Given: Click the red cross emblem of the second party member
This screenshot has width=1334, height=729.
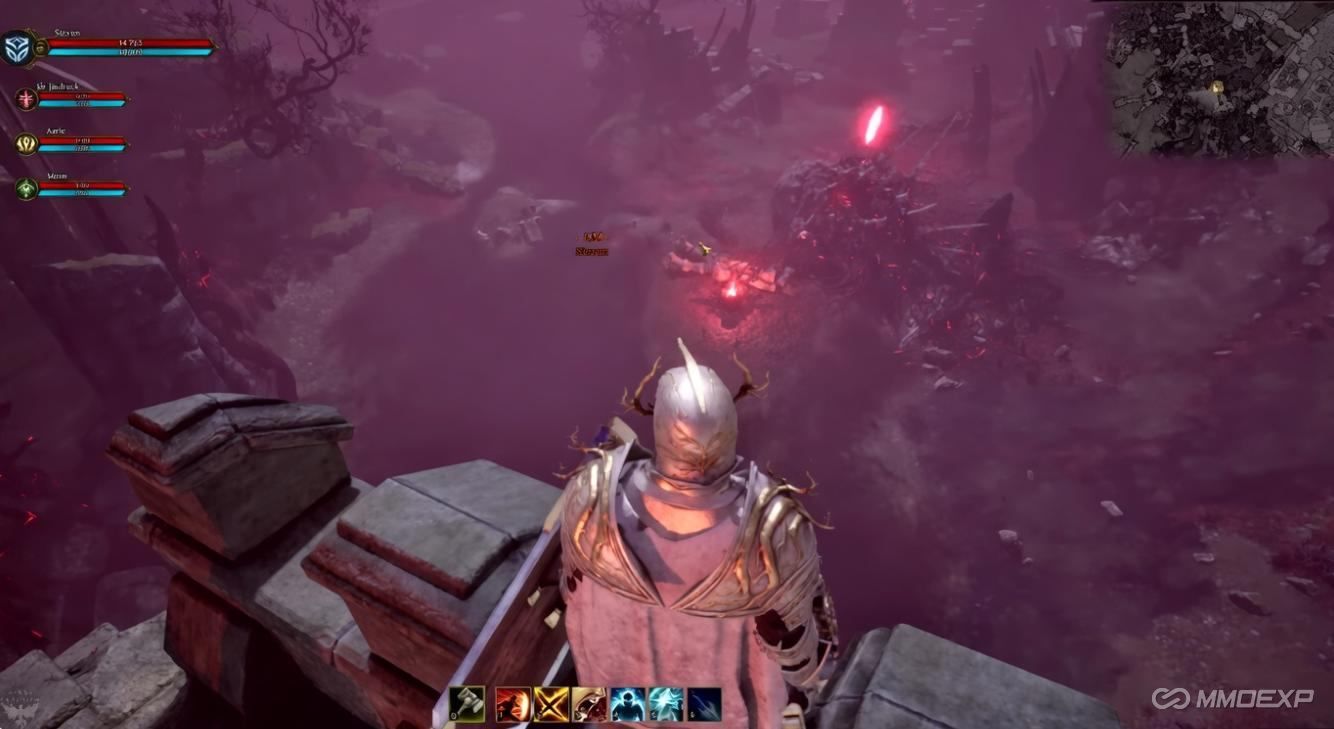Looking at the screenshot, I should point(25,98).
